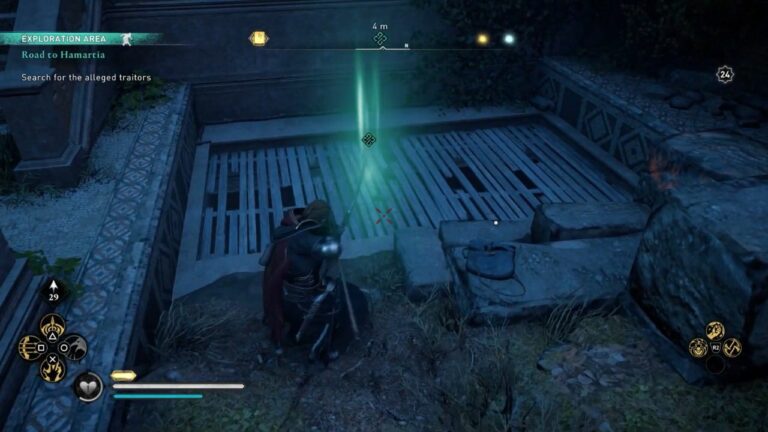Click the power level 24 badge
The height and width of the screenshot is (432, 768).
point(724,74)
